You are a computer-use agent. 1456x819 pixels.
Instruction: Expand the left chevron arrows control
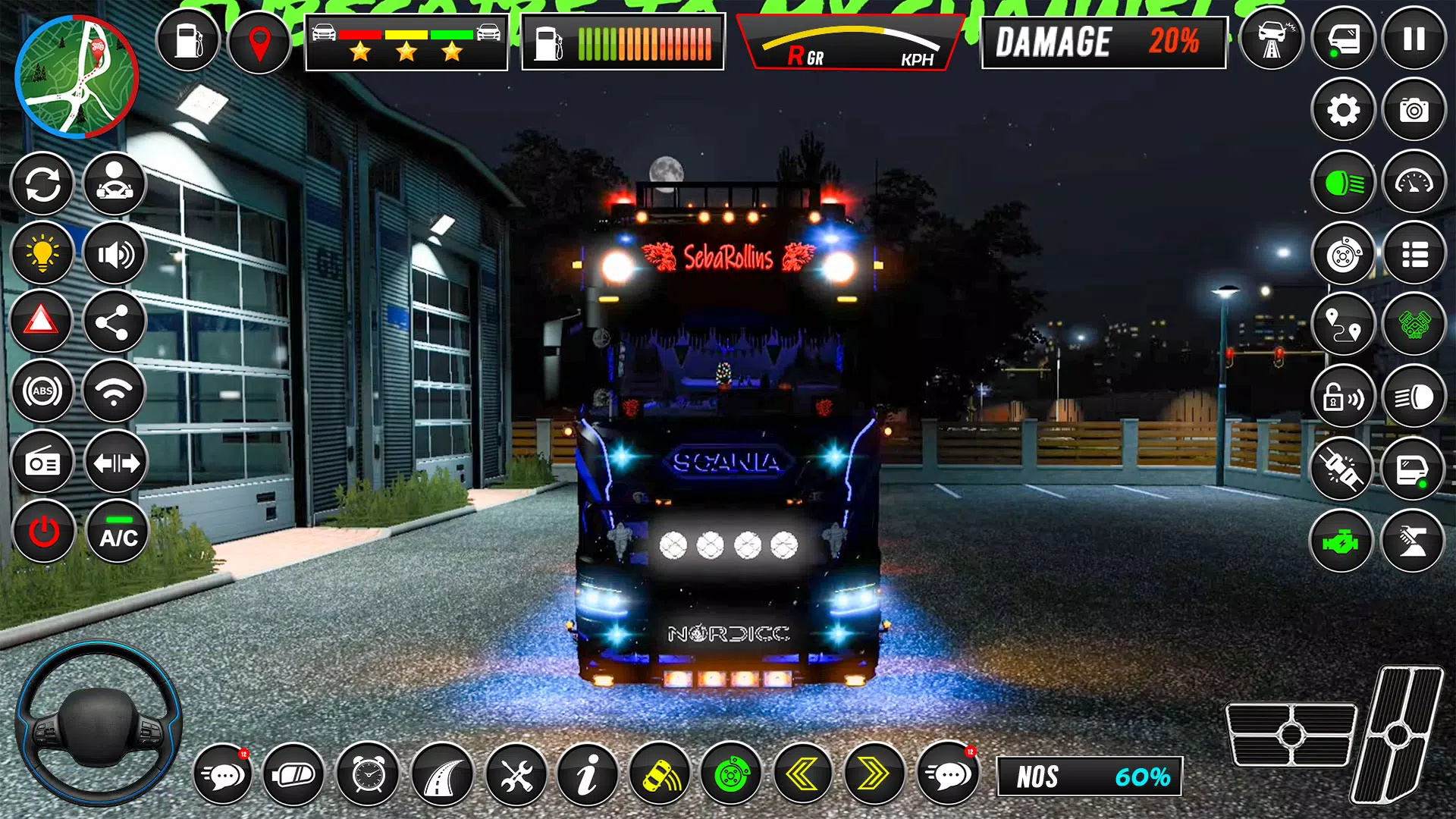pyautogui.click(x=804, y=775)
